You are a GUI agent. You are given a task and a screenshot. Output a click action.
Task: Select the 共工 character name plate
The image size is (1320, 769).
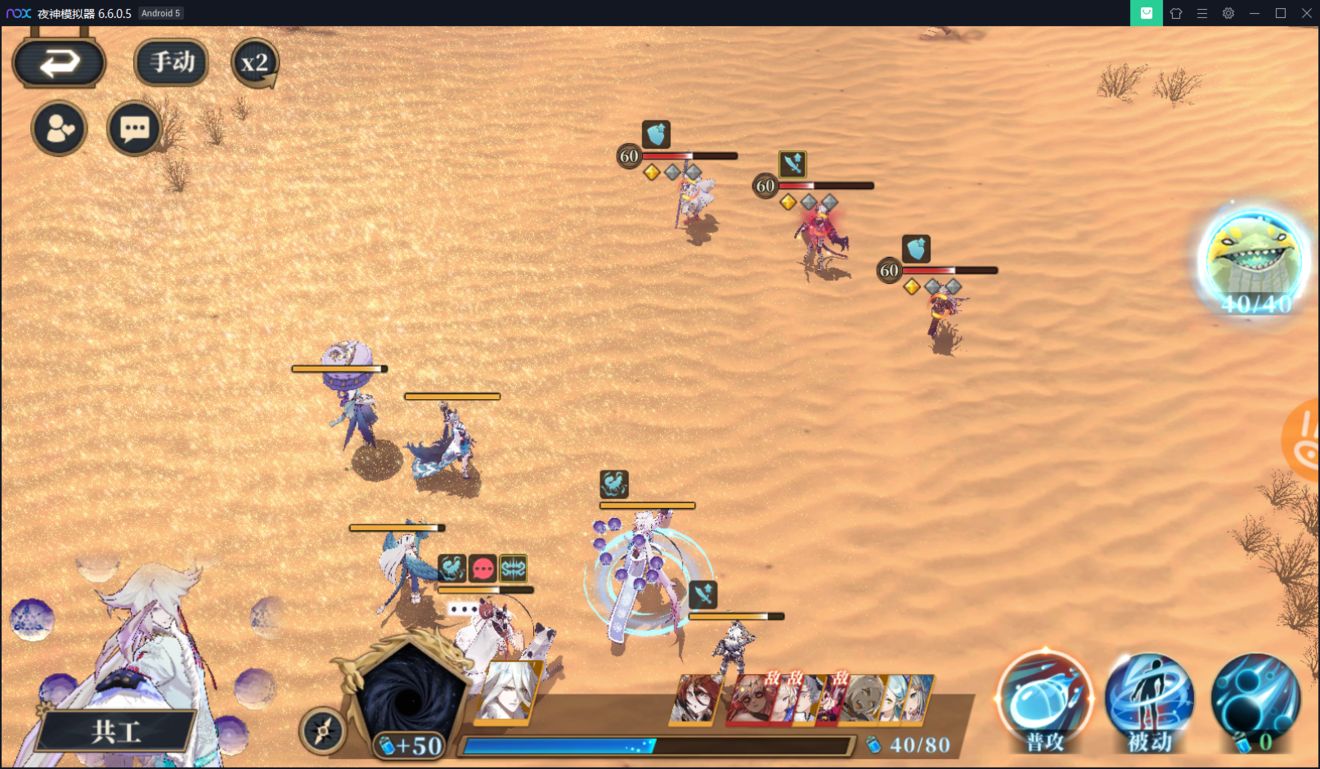(116, 731)
